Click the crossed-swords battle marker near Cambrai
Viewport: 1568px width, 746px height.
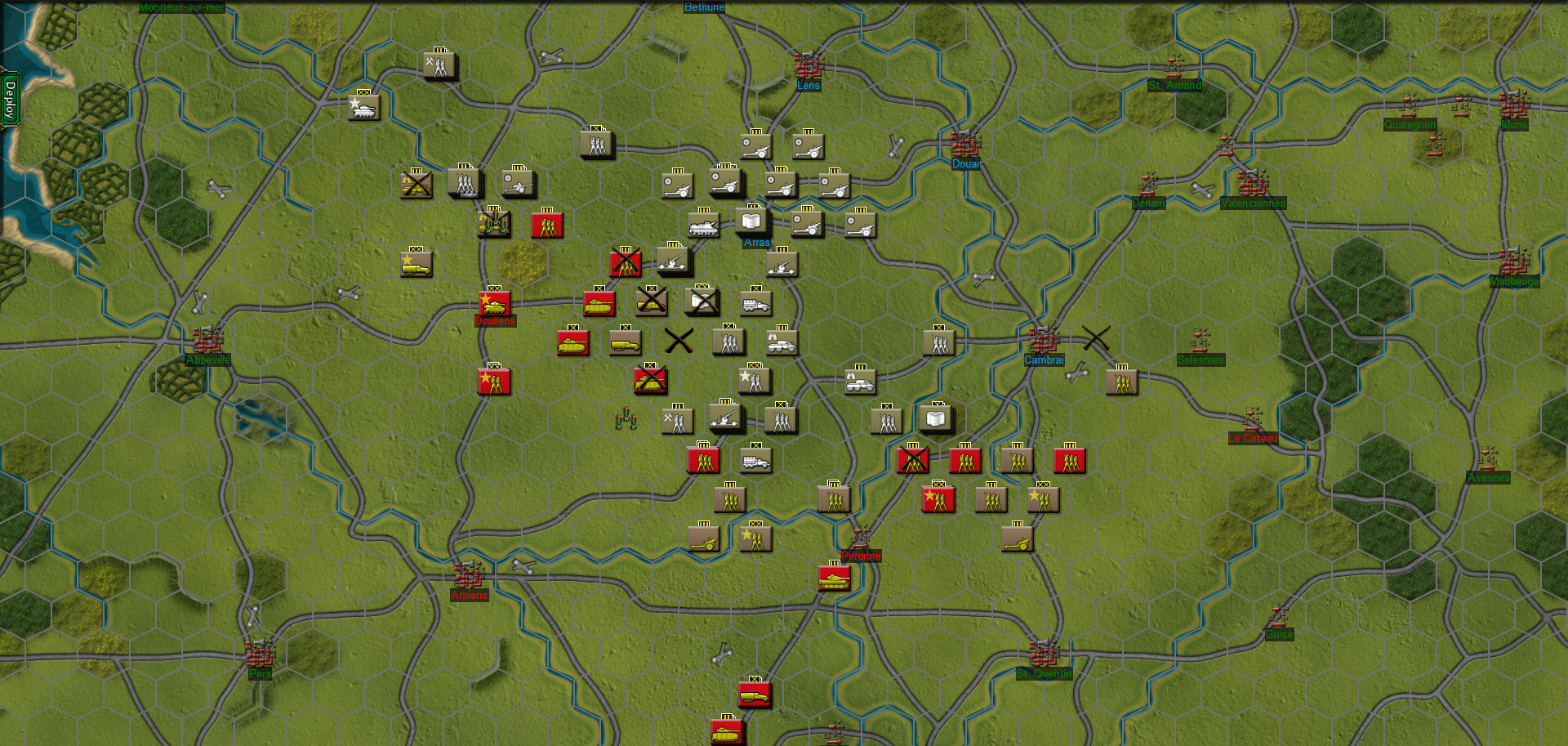1094,335
